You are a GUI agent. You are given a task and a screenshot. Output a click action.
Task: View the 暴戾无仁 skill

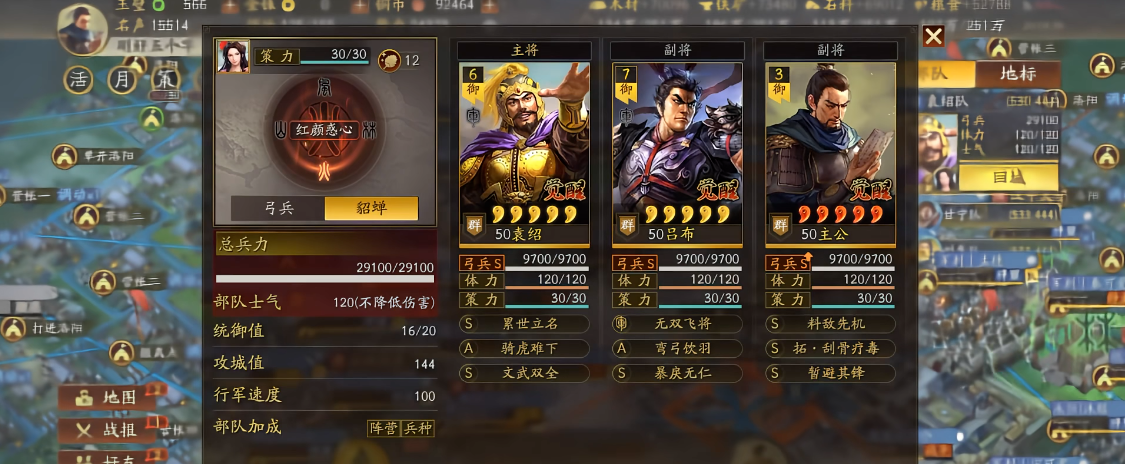tap(677, 372)
